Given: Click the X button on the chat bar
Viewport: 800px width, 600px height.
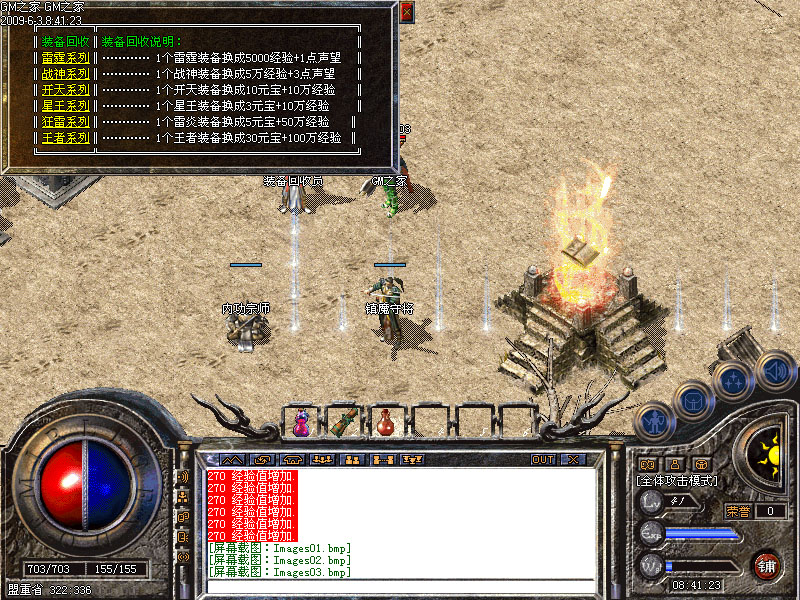Looking at the screenshot, I should tap(572, 460).
